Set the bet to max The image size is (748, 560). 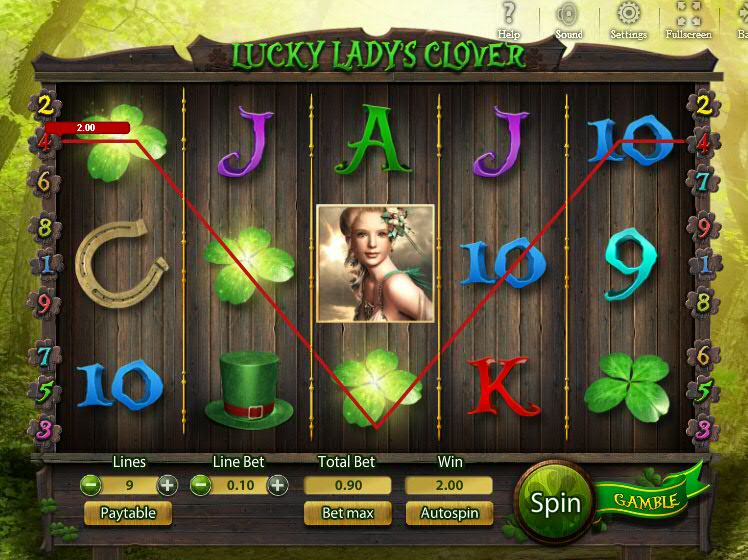(x=347, y=513)
